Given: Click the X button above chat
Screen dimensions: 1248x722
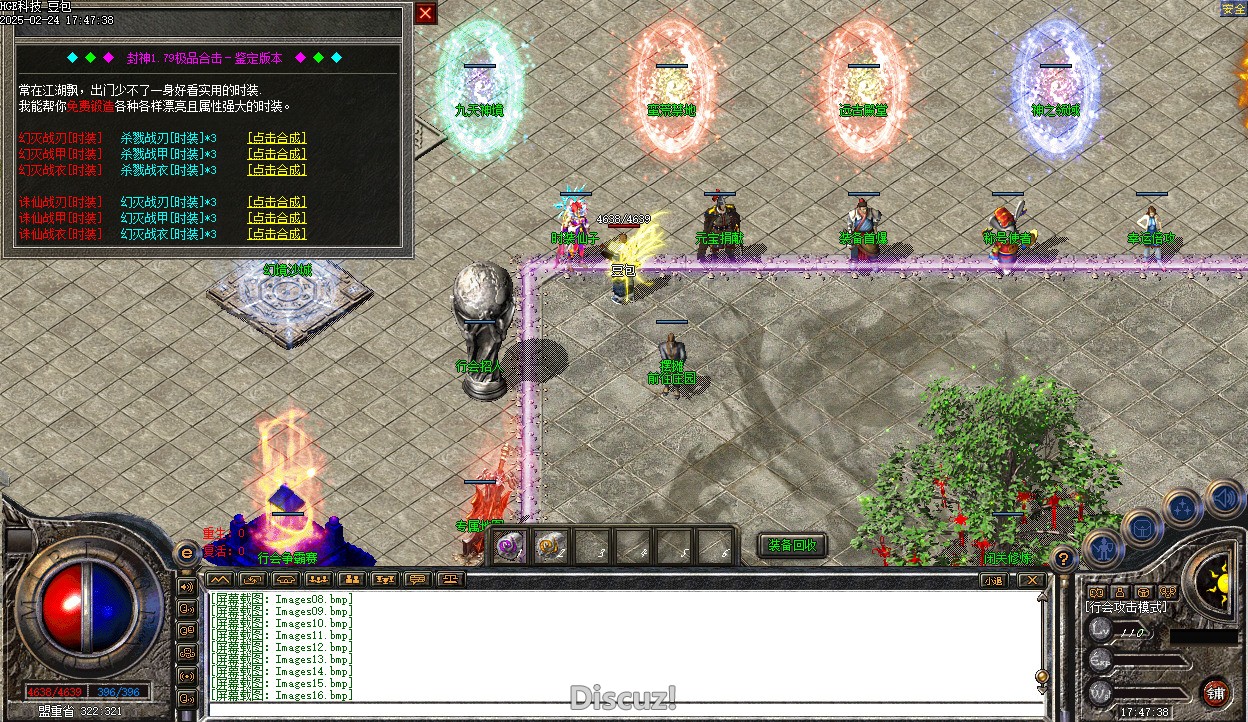Looking at the screenshot, I should click(x=1031, y=579).
